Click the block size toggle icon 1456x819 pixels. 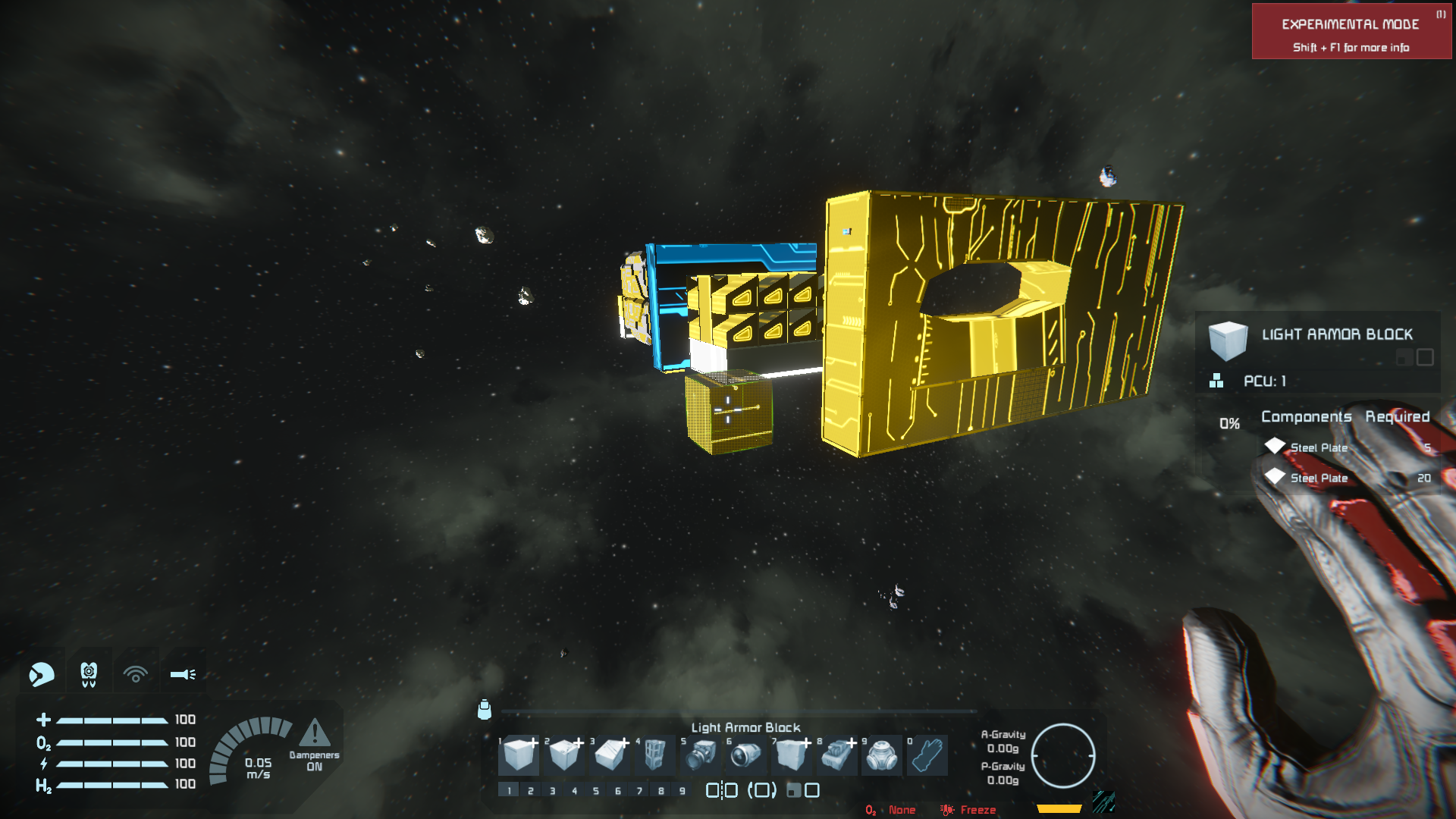(803, 791)
